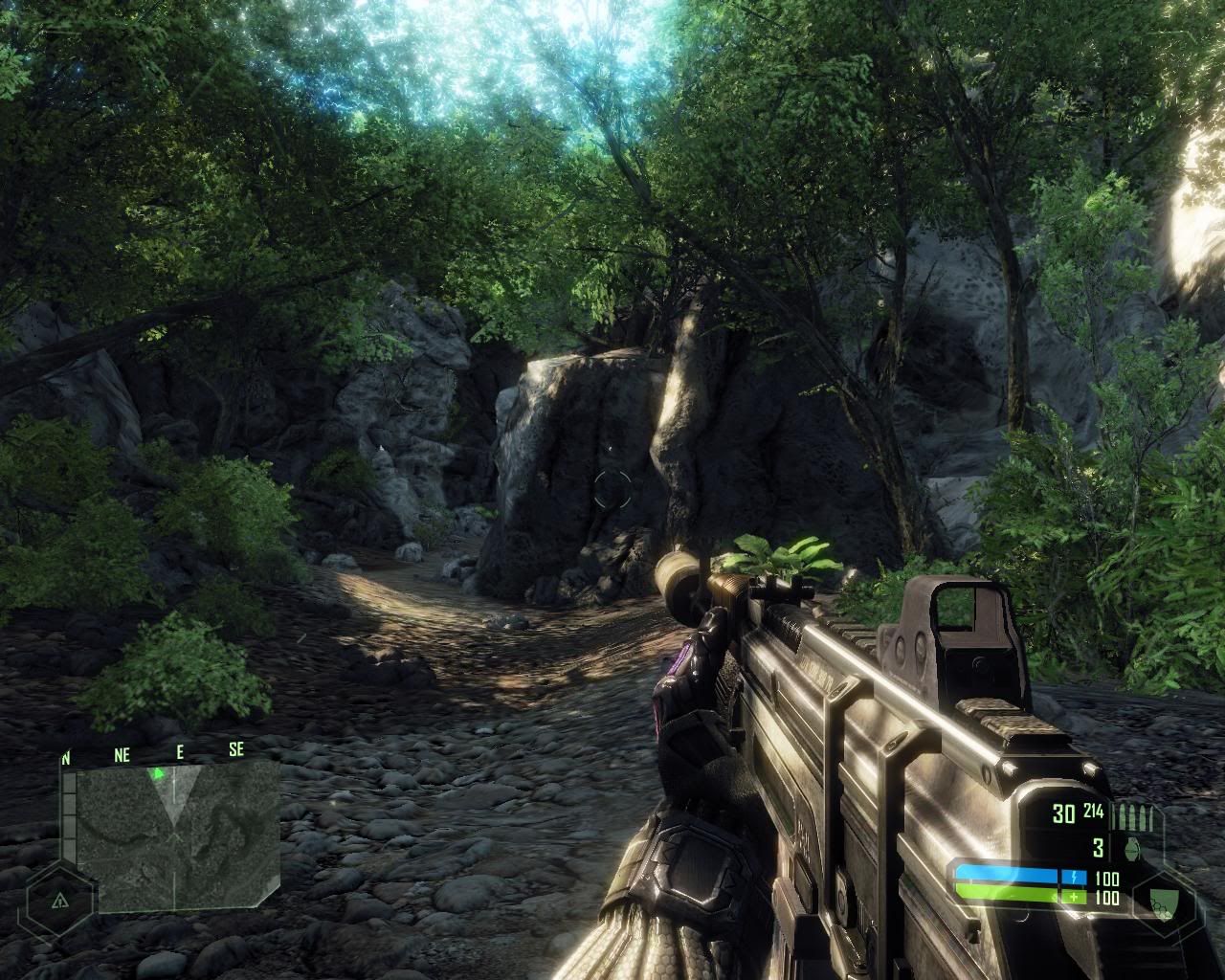Click the green objective arrow on the minimap
1225x980 pixels.
pyautogui.click(x=159, y=772)
